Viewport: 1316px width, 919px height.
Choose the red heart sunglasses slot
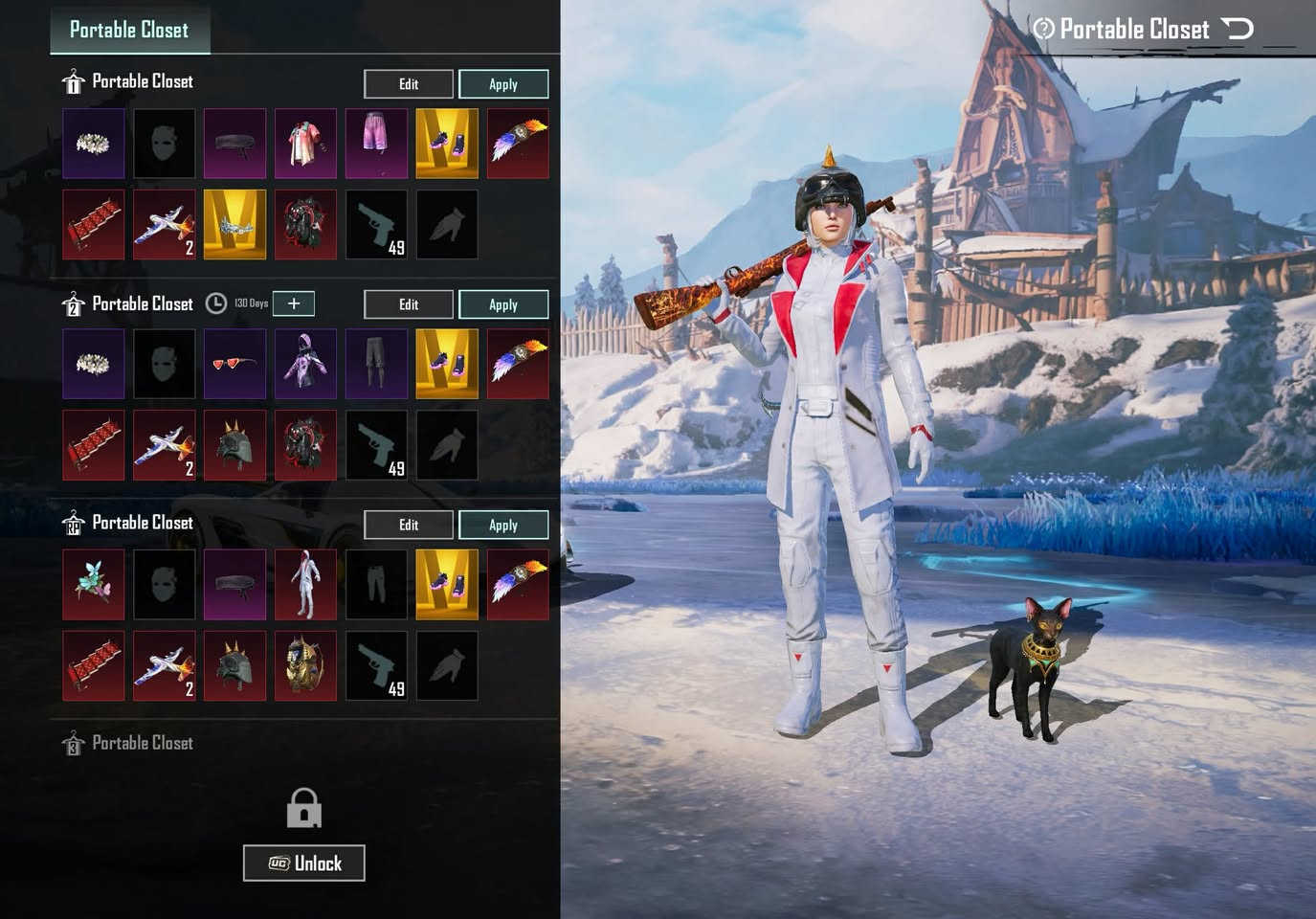click(x=234, y=364)
